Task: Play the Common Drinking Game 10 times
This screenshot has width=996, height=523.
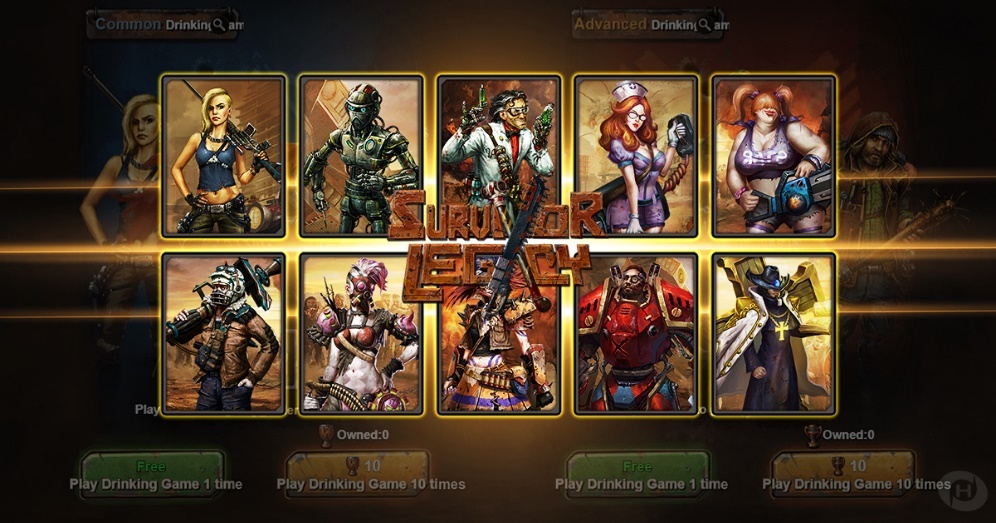Action: [357, 472]
